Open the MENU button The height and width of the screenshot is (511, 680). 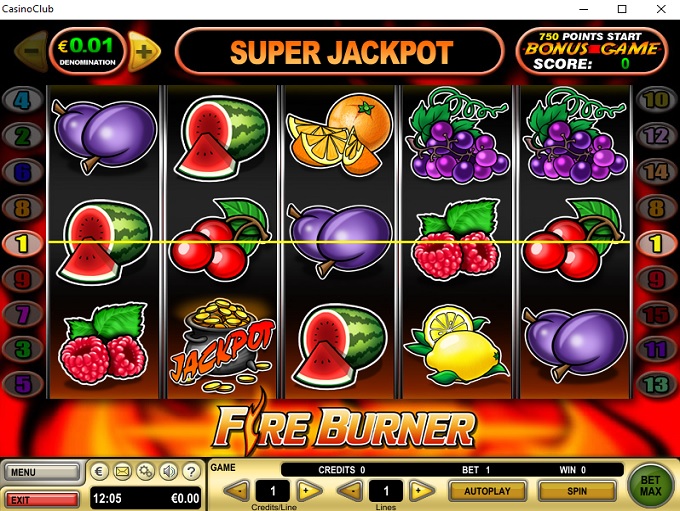coord(41,472)
